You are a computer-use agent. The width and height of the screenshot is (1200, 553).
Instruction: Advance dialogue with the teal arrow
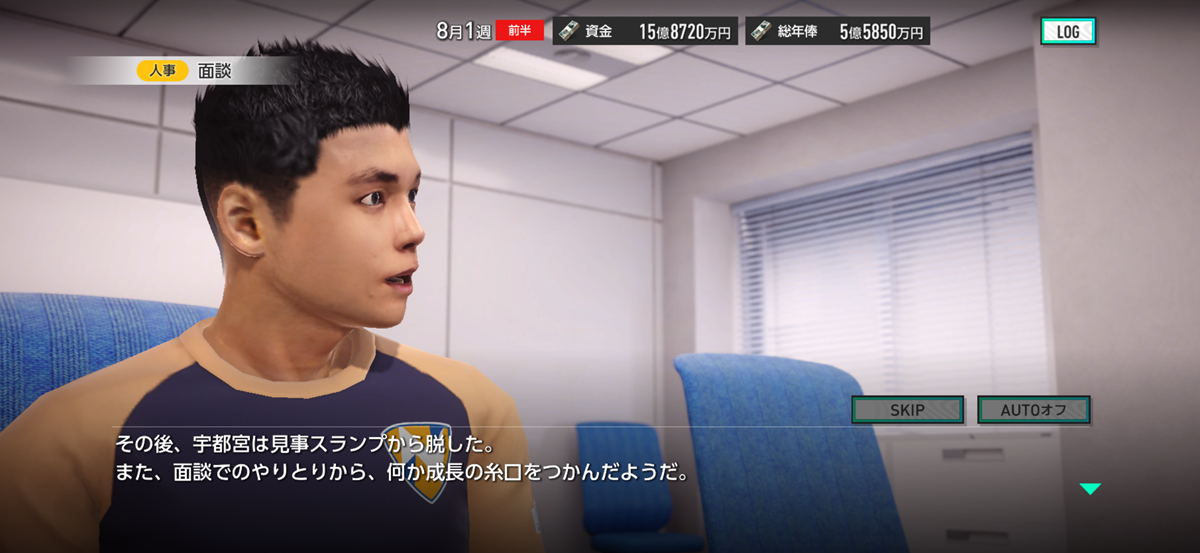(x=1089, y=489)
